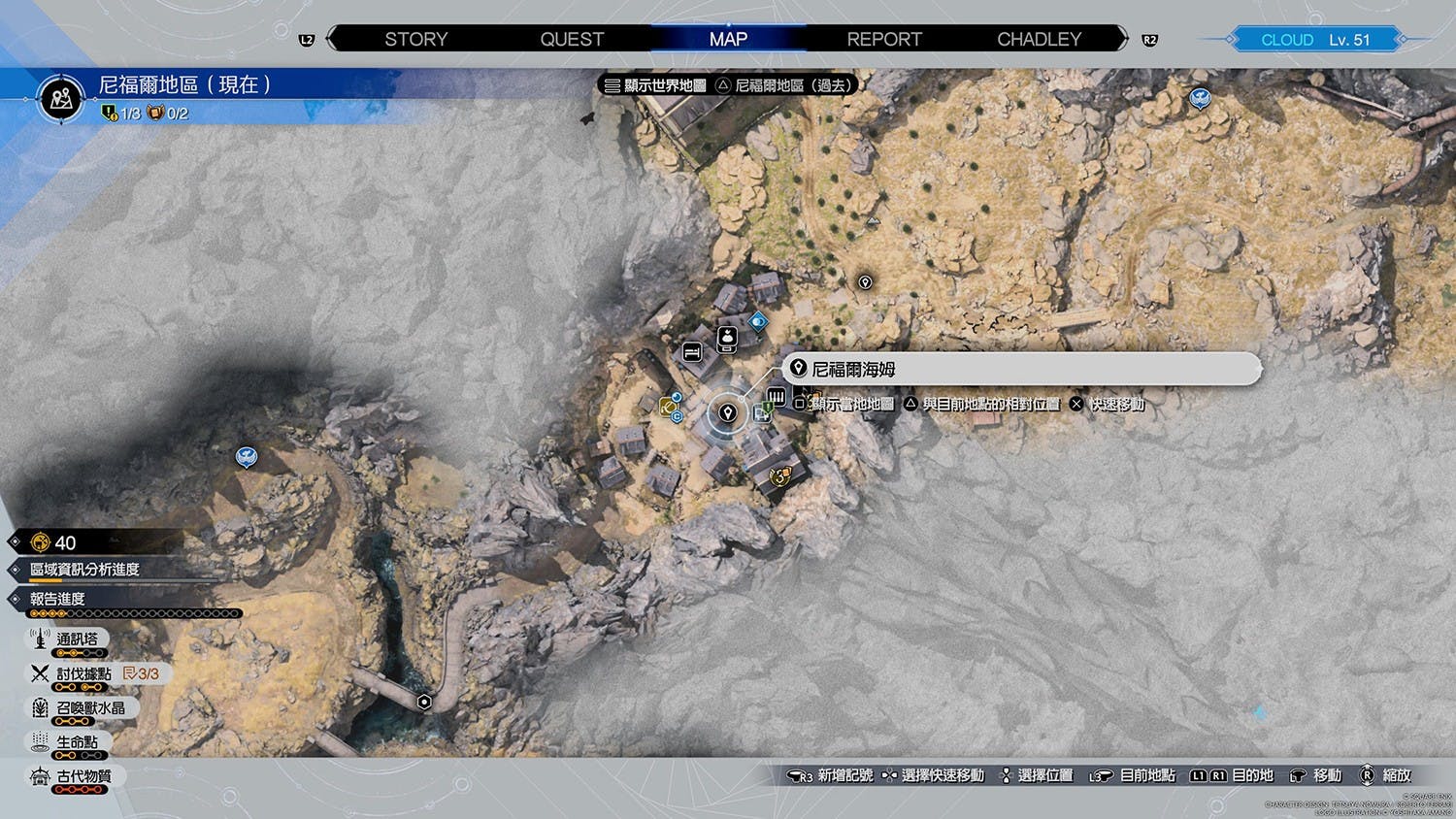
Task: Select the 生命點 category
Action: (77, 742)
